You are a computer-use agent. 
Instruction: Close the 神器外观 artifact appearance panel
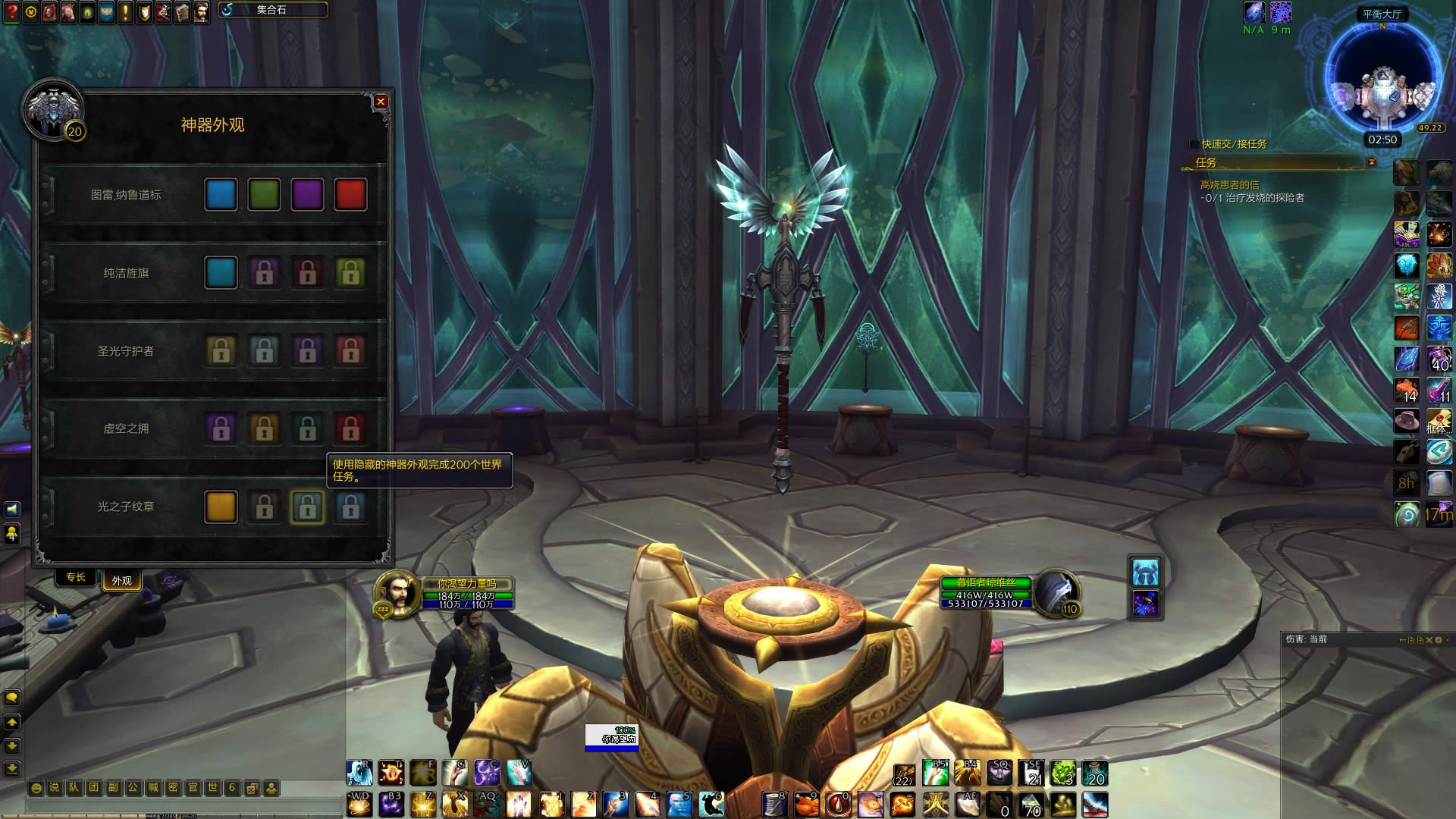pyautogui.click(x=381, y=102)
